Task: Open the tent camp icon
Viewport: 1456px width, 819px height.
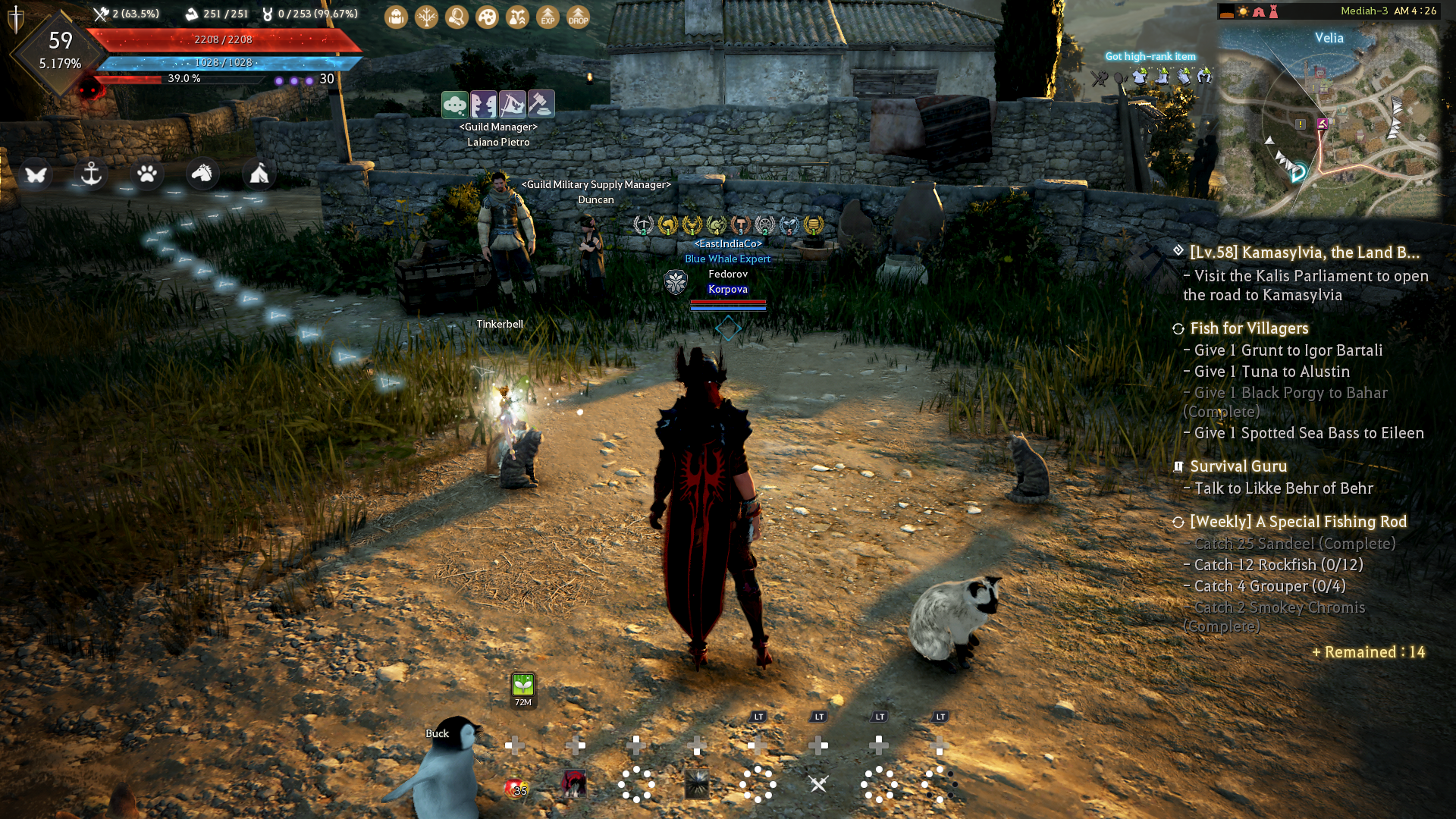Action: pos(259,174)
